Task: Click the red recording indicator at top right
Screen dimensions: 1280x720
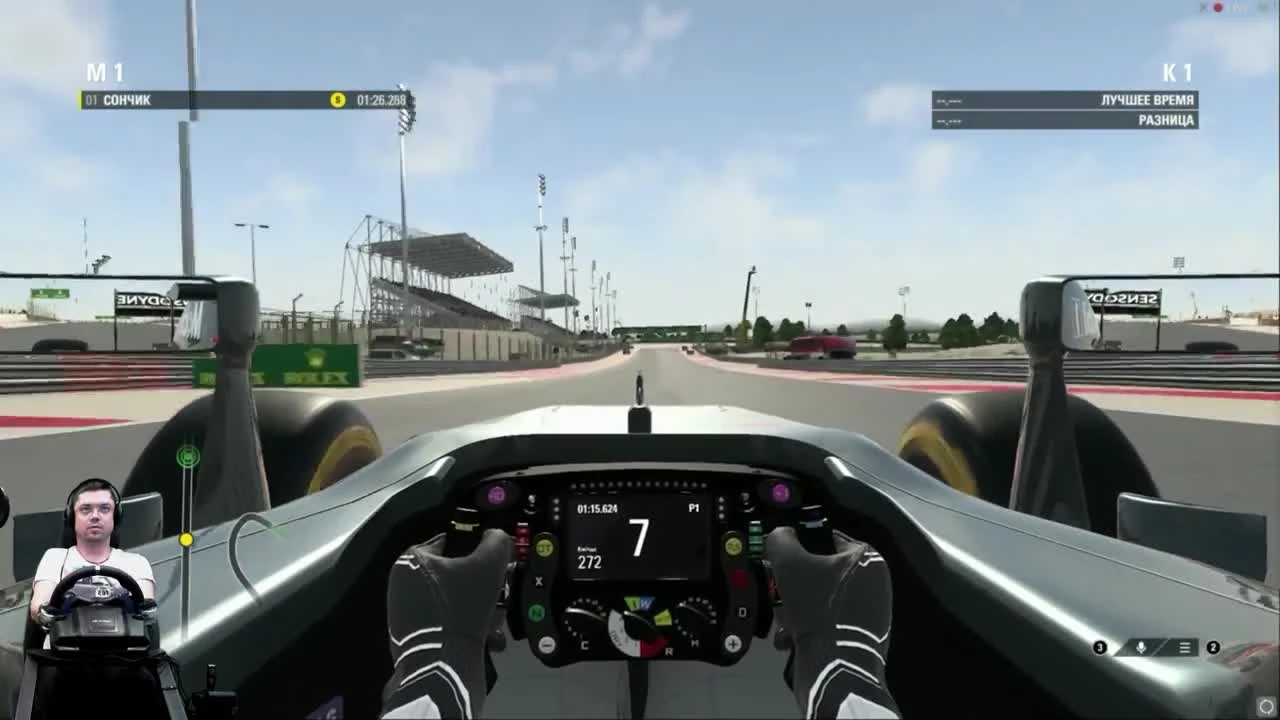Action: click(1217, 8)
